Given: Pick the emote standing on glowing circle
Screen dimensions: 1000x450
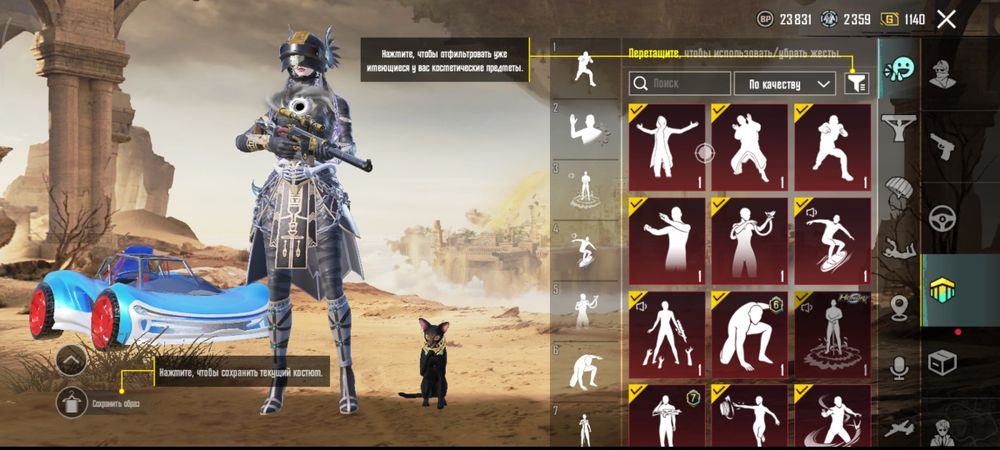Looking at the screenshot, I should (833, 334).
